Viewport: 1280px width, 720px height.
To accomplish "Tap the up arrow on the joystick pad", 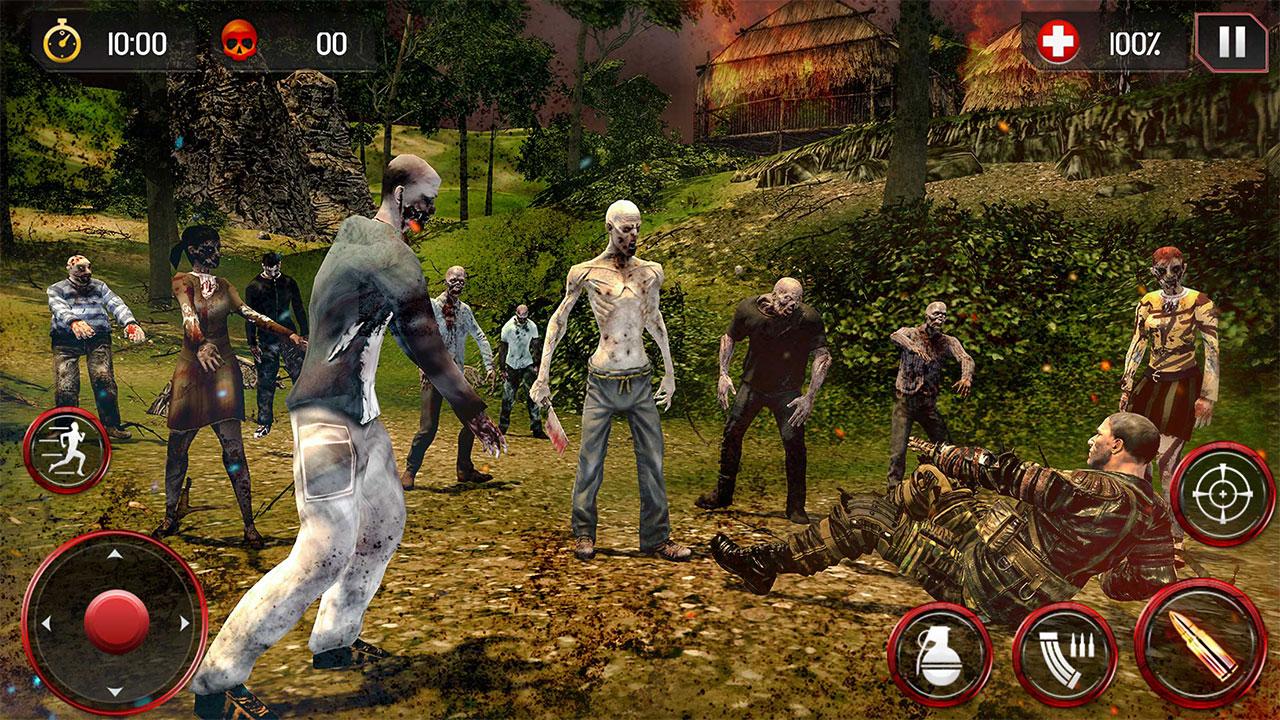I will click(x=115, y=556).
